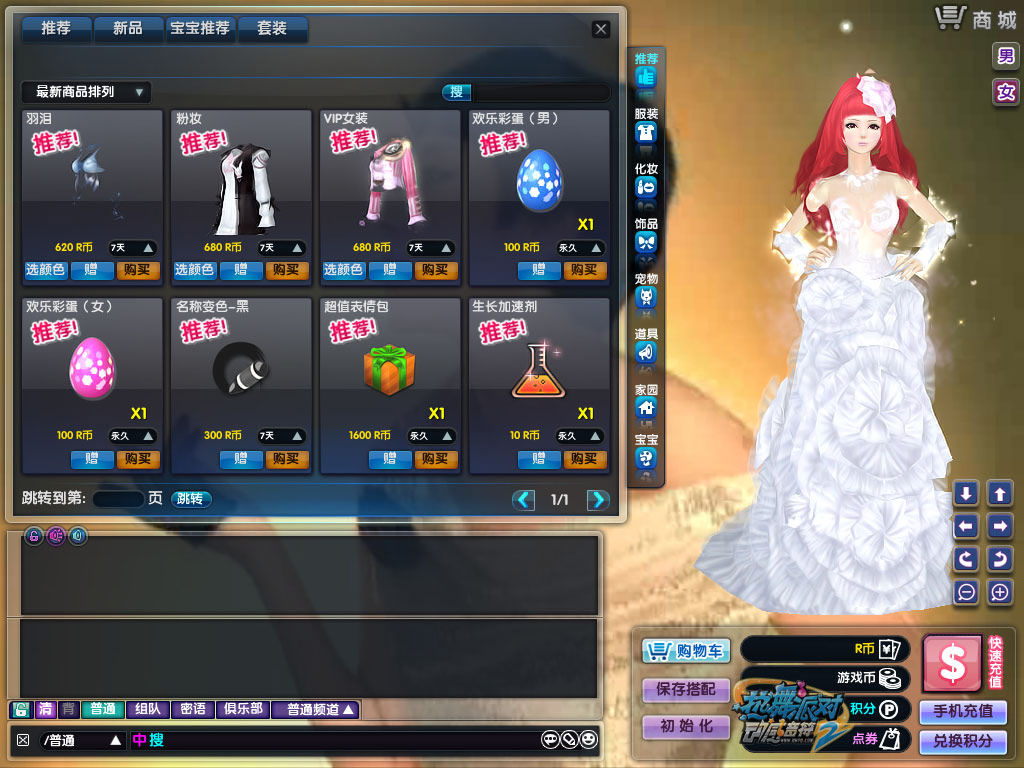Choose color for 粉妆 outfit
The height and width of the screenshot is (768, 1024).
(x=194, y=270)
